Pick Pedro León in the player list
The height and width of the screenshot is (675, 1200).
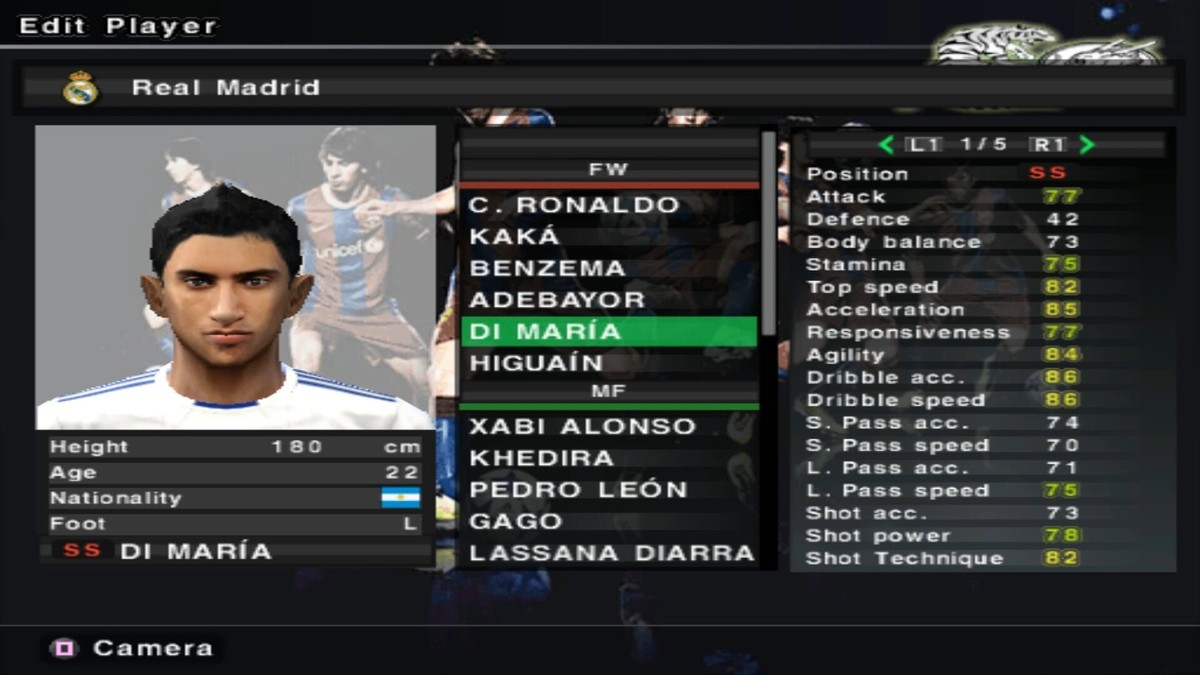tap(578, 490)
